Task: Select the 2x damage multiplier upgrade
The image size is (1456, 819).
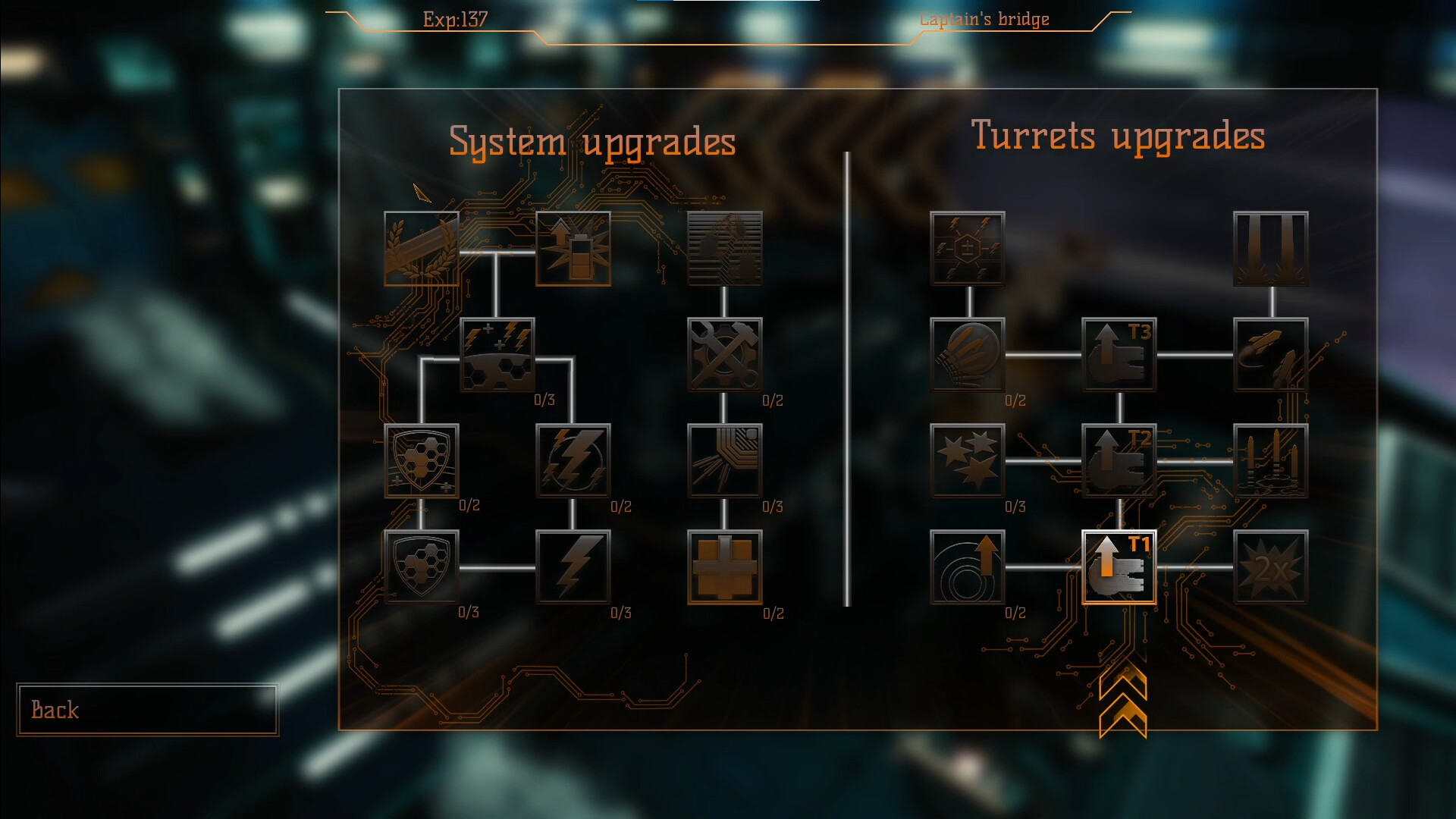Action: click(x=1271, y=567)
